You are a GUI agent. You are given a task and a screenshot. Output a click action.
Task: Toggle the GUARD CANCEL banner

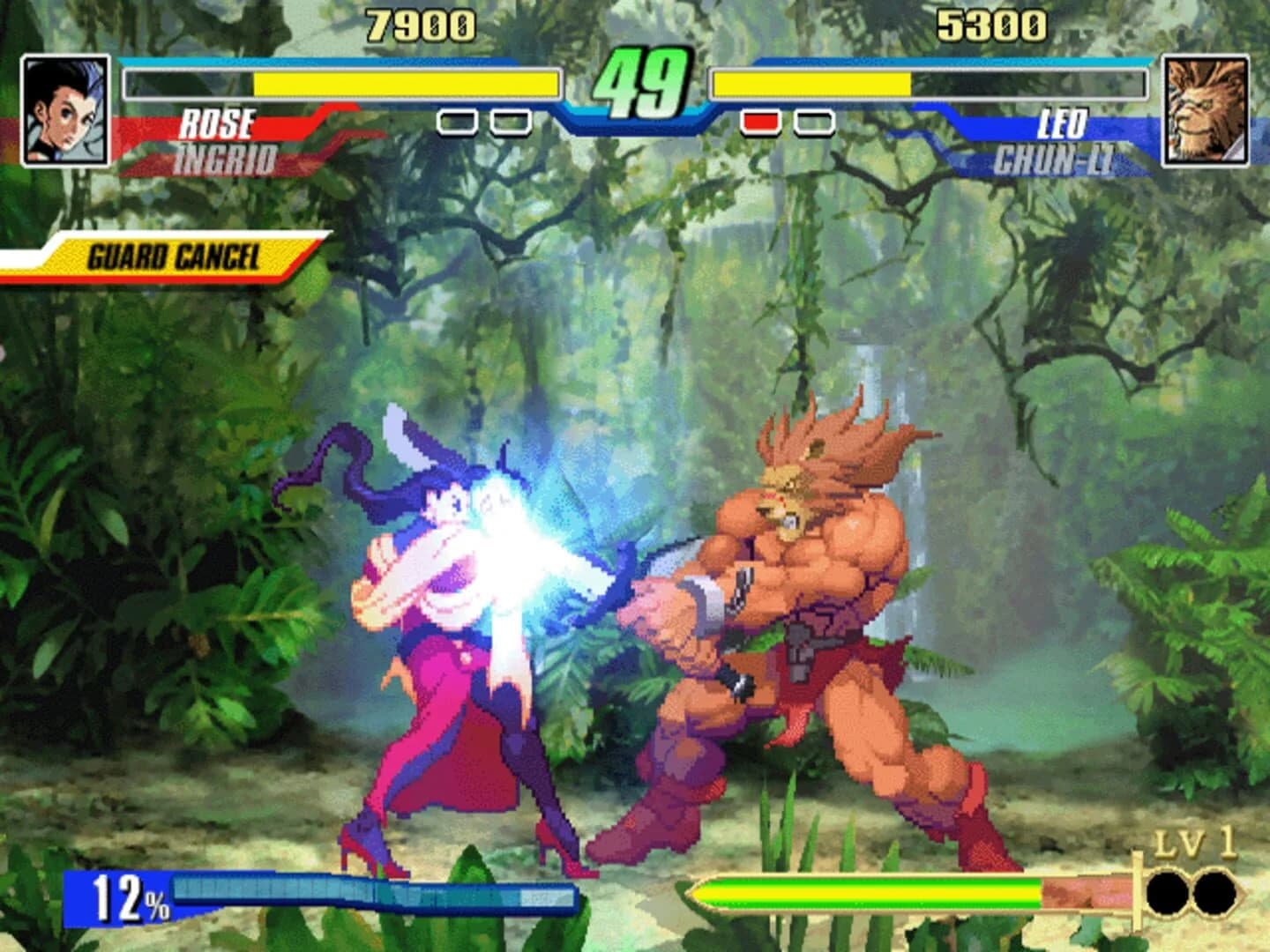174,257
